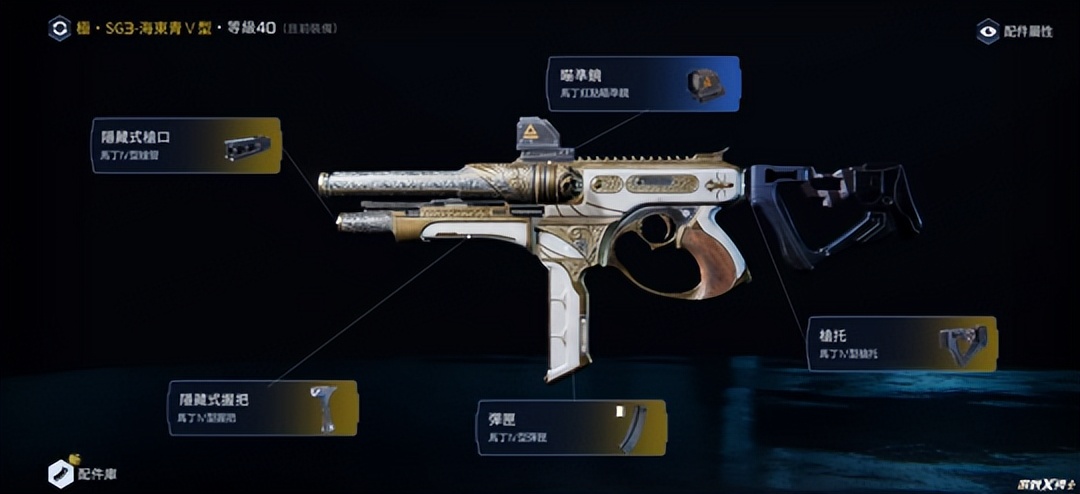Show 配件屬性 attachment attributes
This screenshot has height=494, width=1080.
click(1014, 31)
